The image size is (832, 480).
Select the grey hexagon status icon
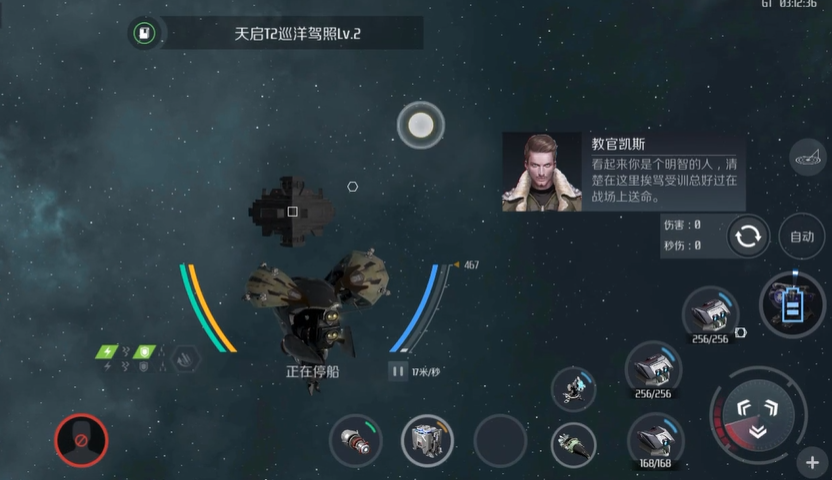(185, 357)
